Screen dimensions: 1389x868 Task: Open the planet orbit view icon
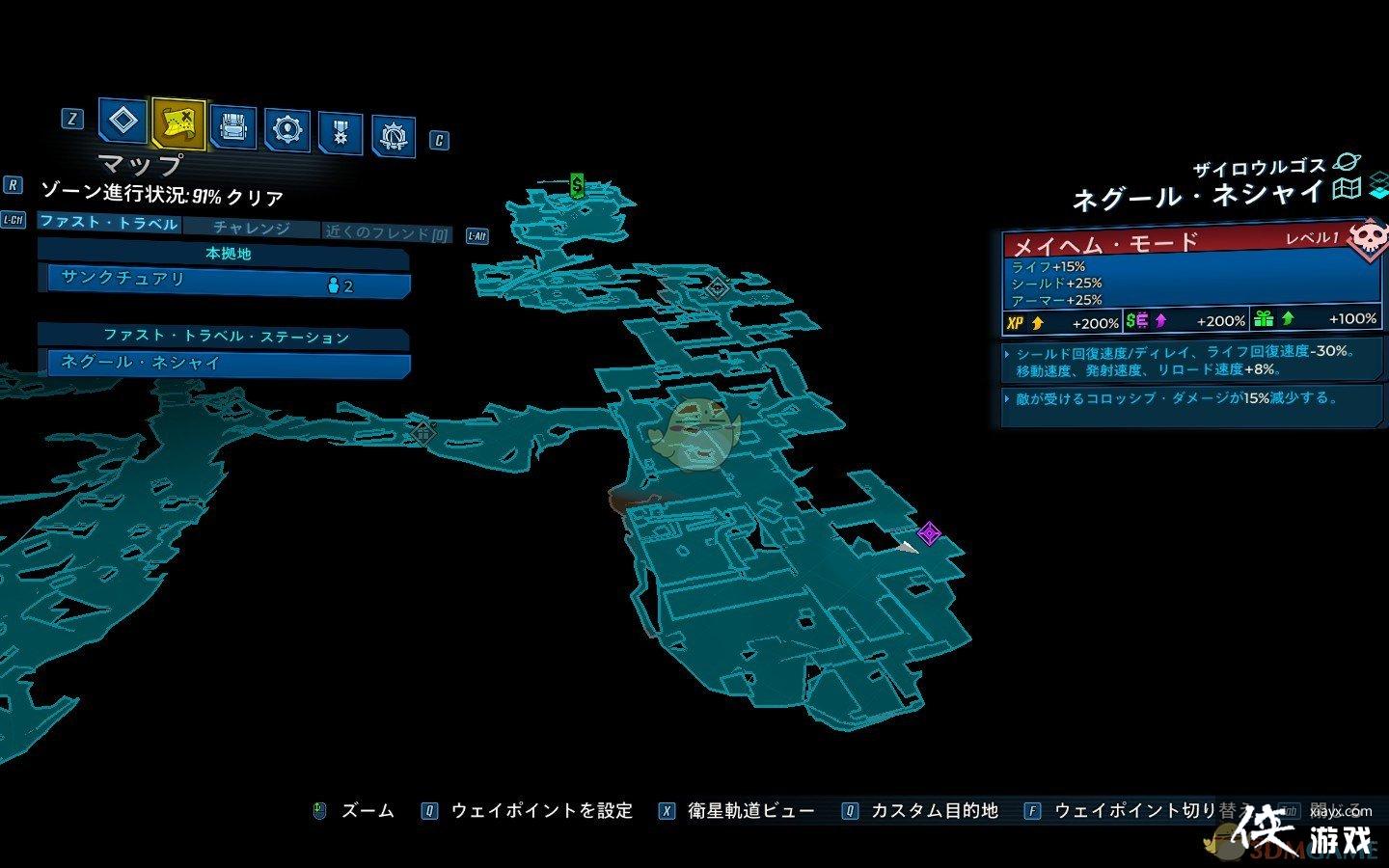pos(1345,163)
